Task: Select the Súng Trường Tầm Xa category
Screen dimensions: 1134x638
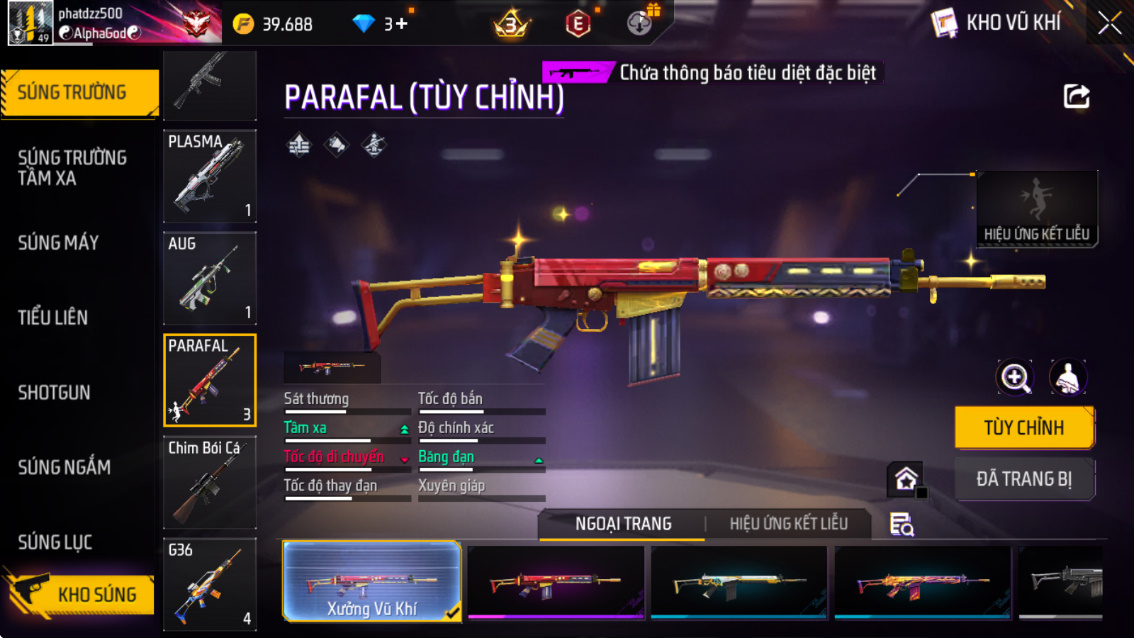Action: 72,168
